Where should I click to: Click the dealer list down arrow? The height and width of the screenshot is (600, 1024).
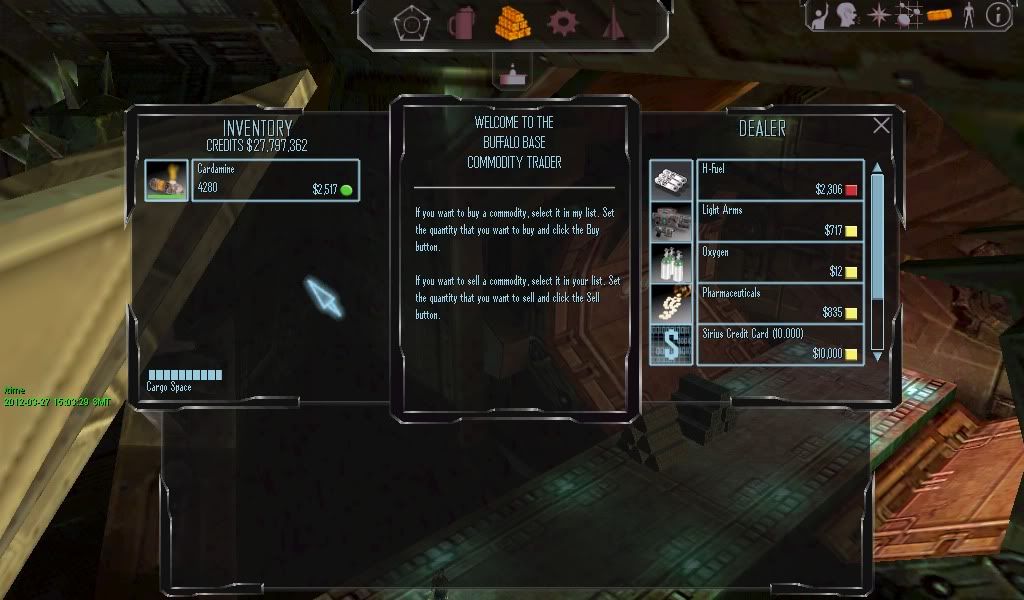point(878,355)
